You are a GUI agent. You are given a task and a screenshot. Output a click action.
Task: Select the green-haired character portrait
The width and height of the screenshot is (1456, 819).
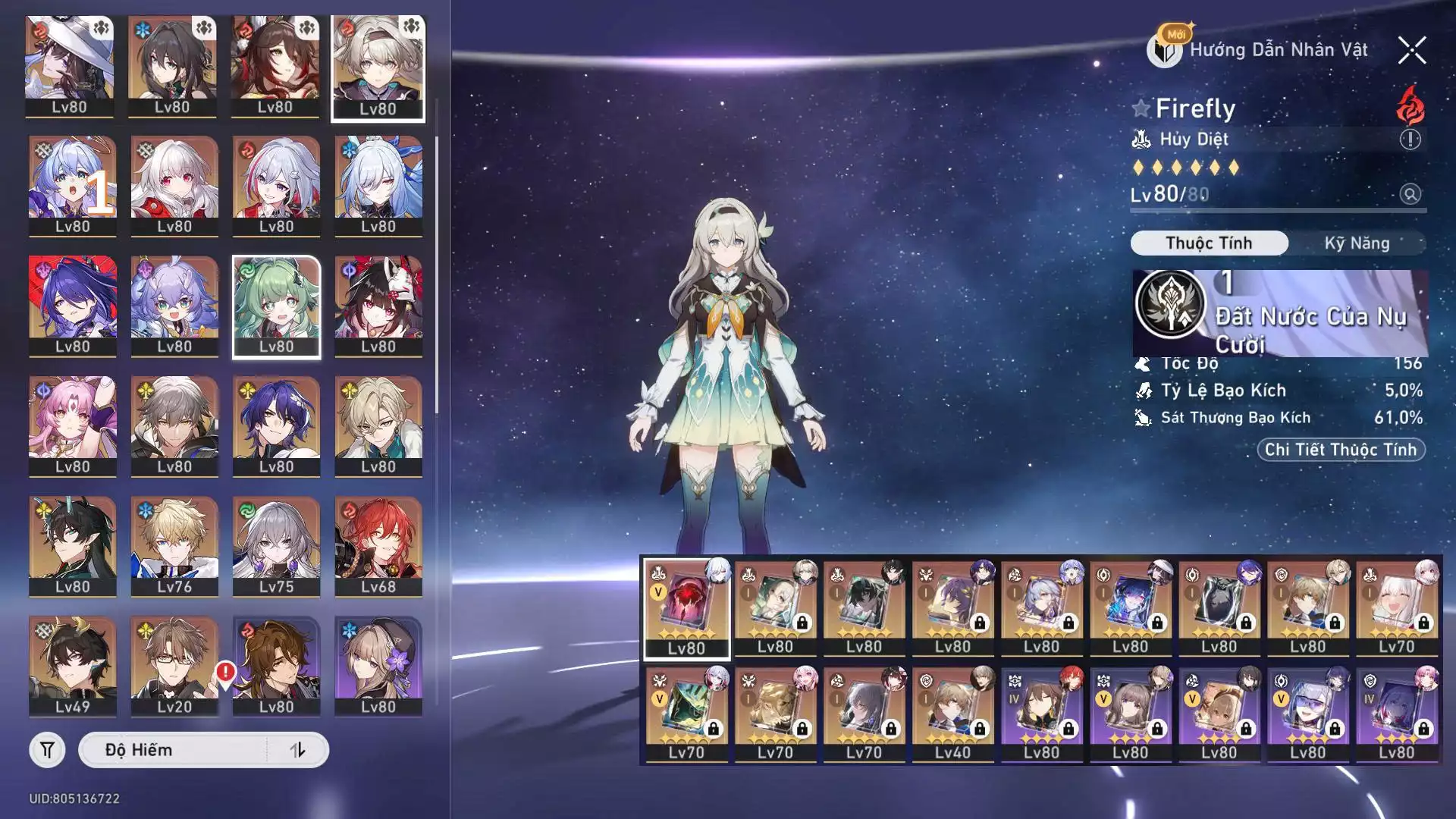pyautogui.click(x=276, y=306)
